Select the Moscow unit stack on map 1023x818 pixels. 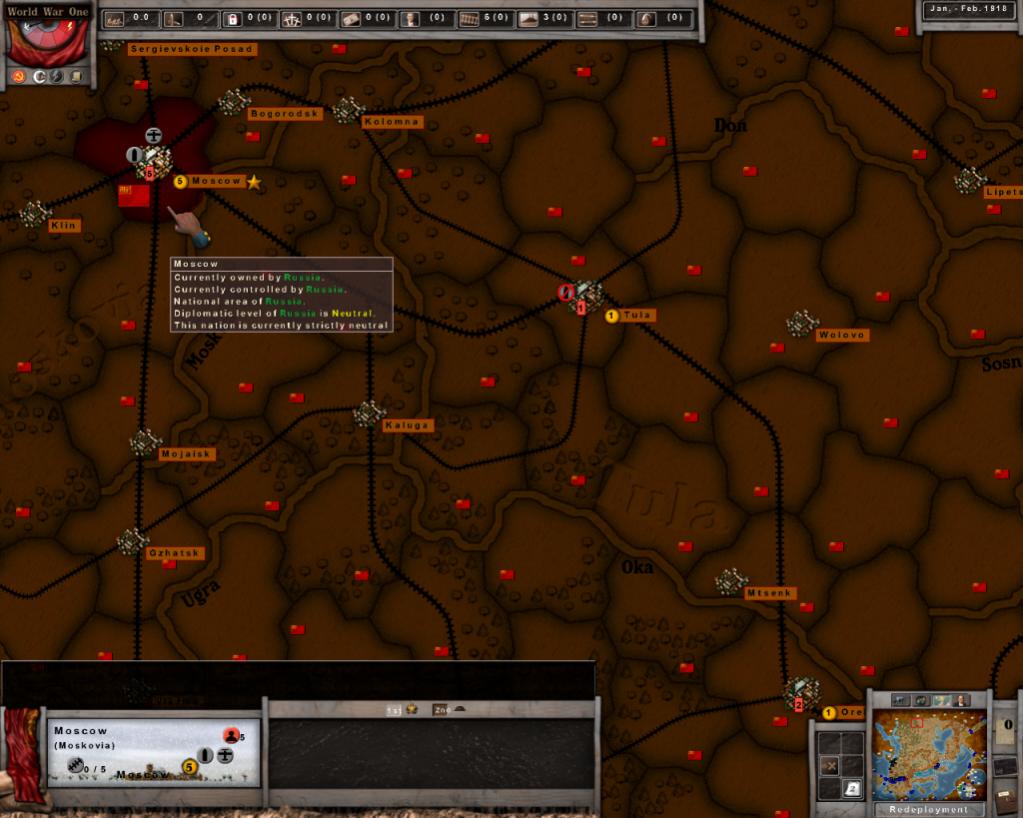pyautogui.click(x=153, y=160)
